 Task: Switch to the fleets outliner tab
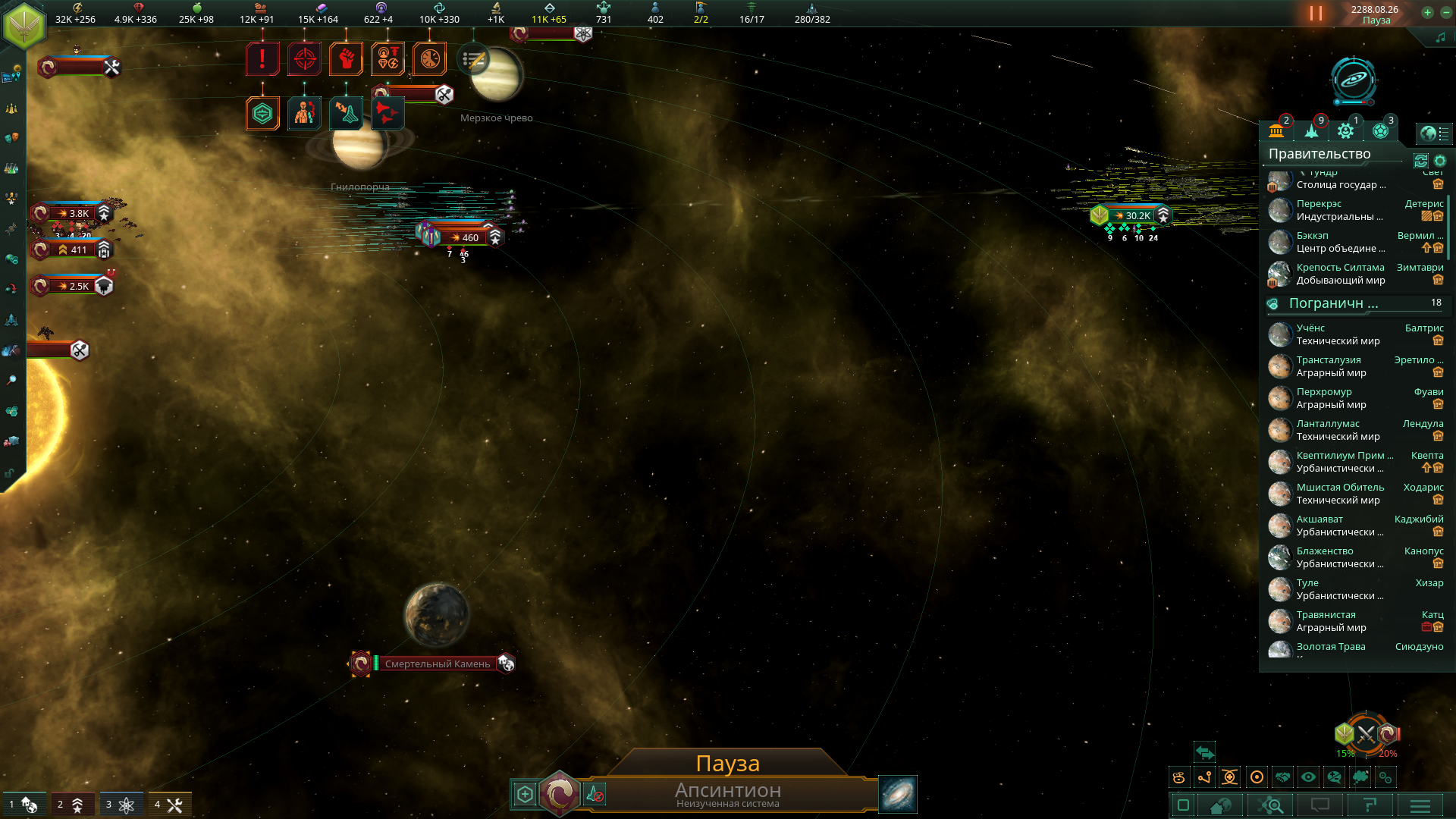(1312, 131)
